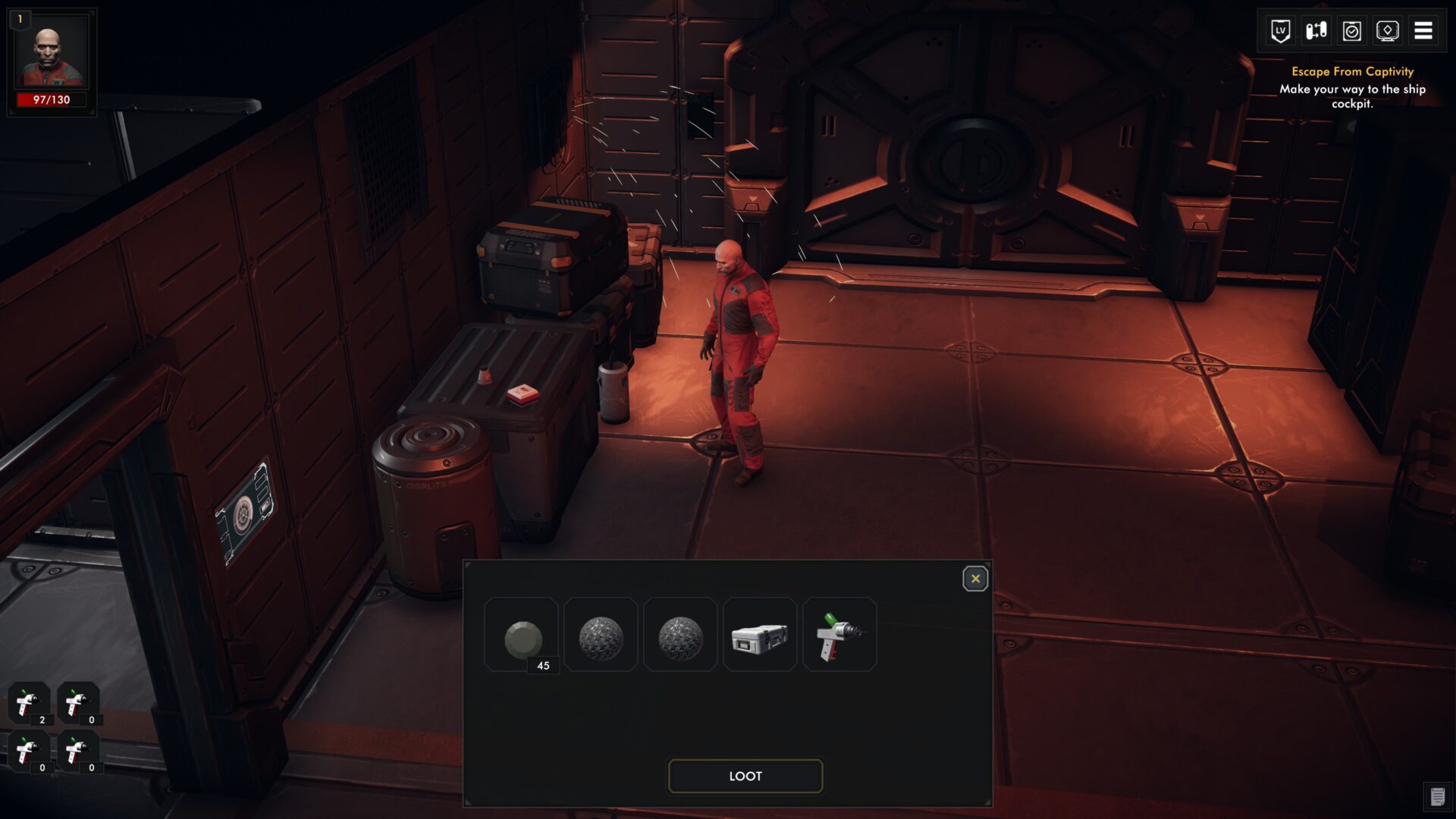Use the quick-slot injector with count 2

point(29,703)
